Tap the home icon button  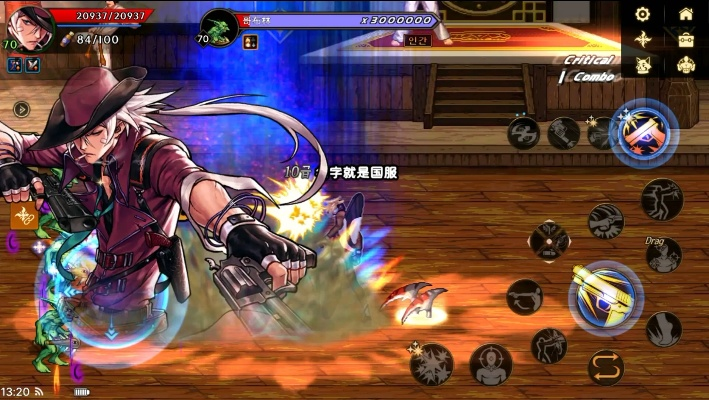[x=686, y=14]
